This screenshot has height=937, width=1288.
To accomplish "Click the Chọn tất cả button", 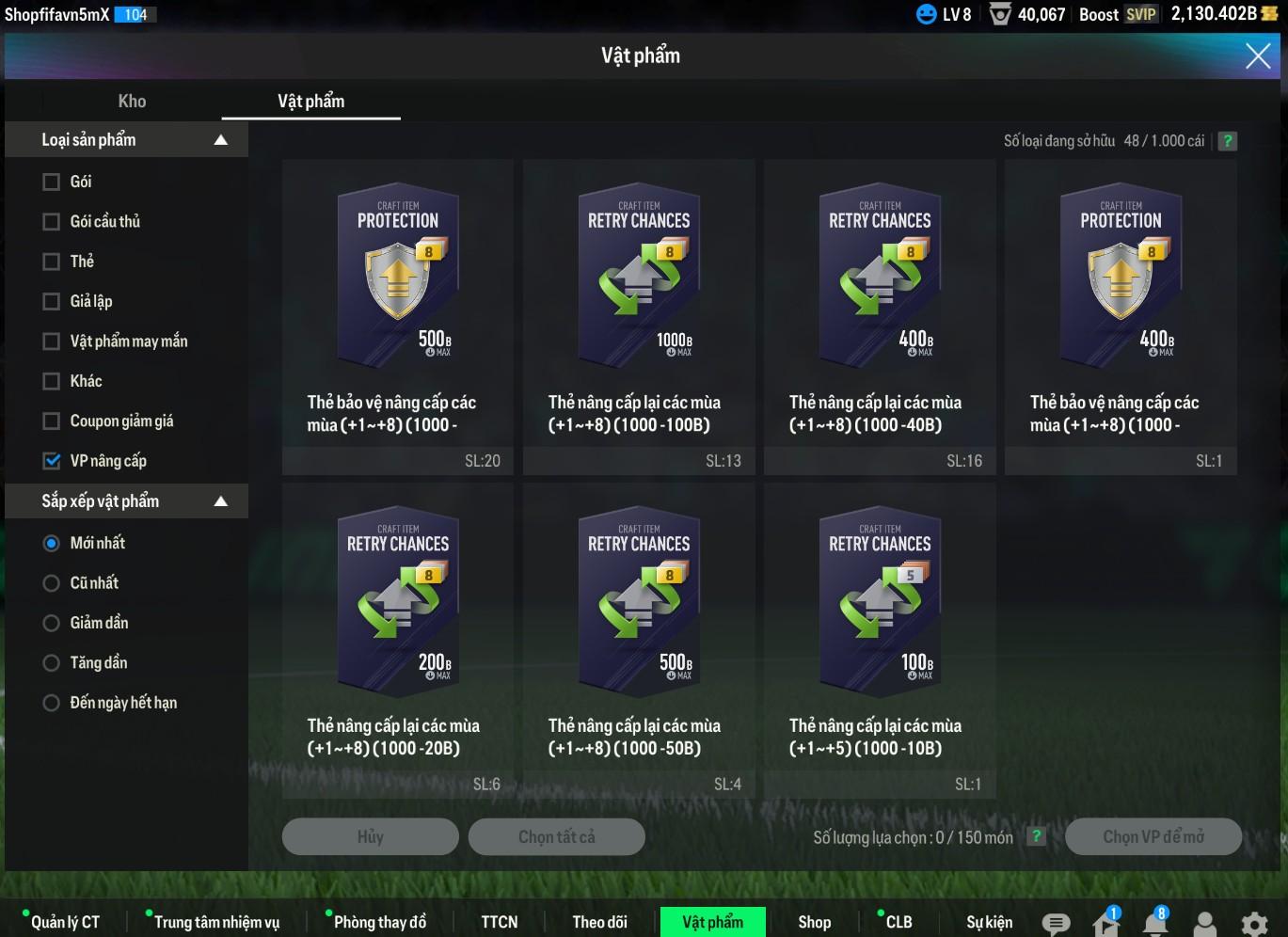I will pyautogui.click(x=556, y=836).
